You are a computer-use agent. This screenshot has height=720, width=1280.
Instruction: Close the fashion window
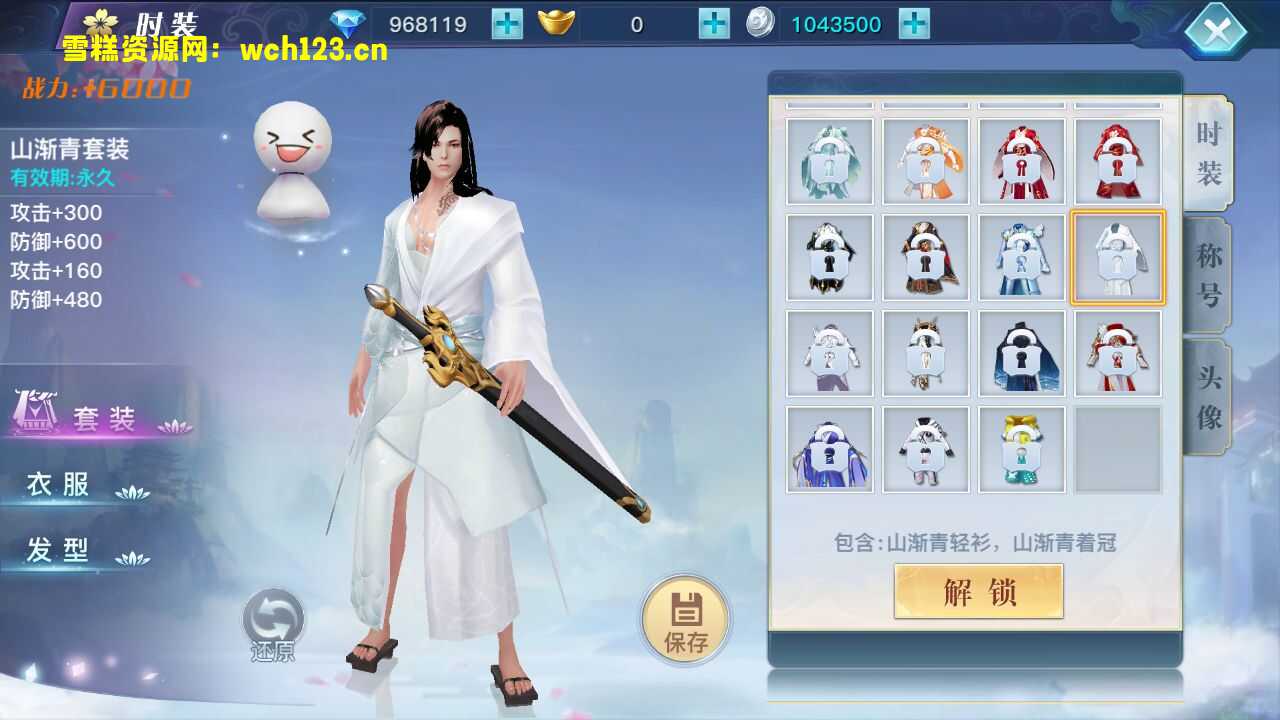point(1216,28)
